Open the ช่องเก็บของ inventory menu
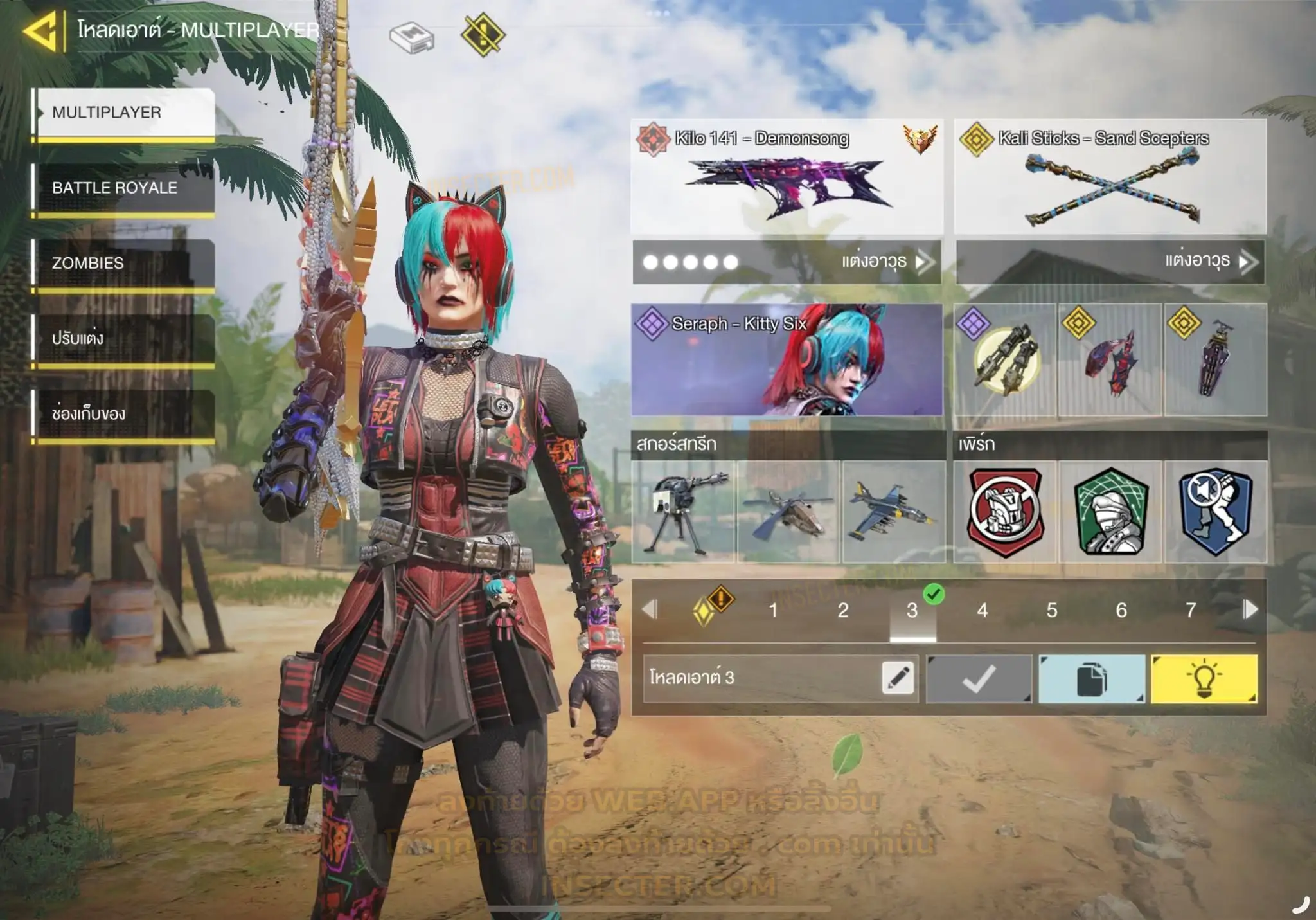 click(124, 413)
